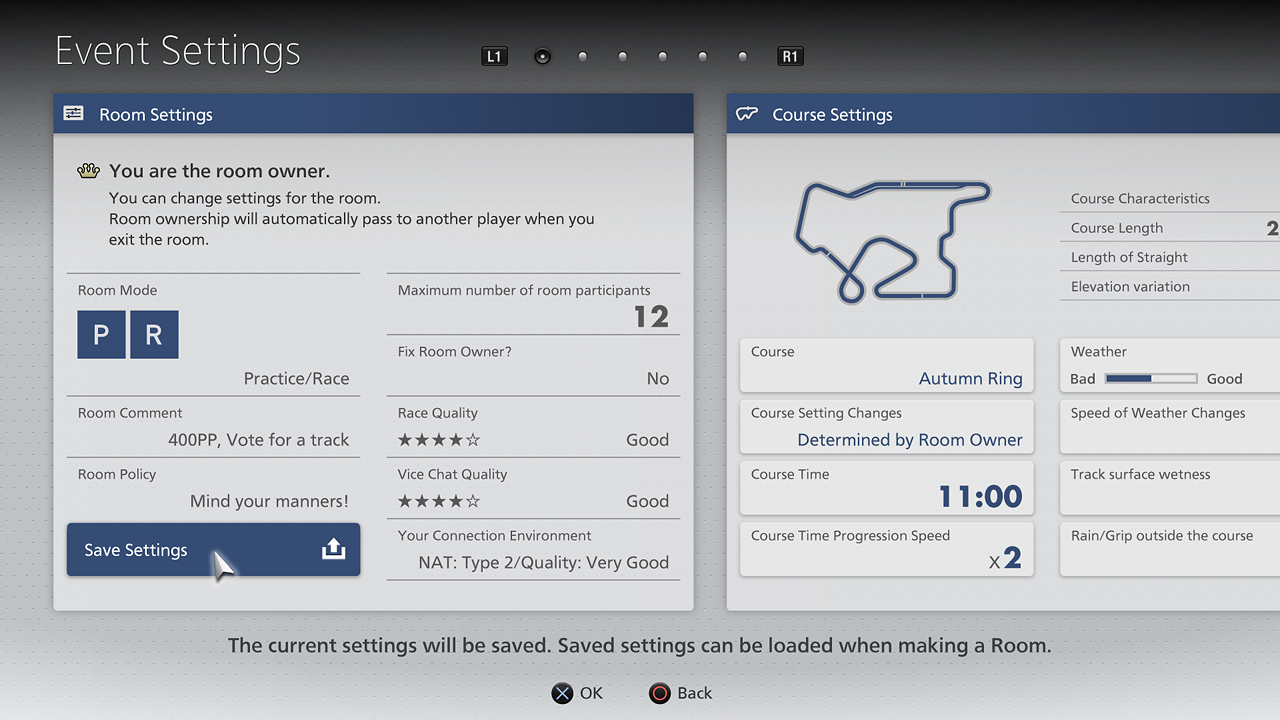The image size is (1280, 720).
Task: Toggle the Fix Room Owner option
Action: 533,366
